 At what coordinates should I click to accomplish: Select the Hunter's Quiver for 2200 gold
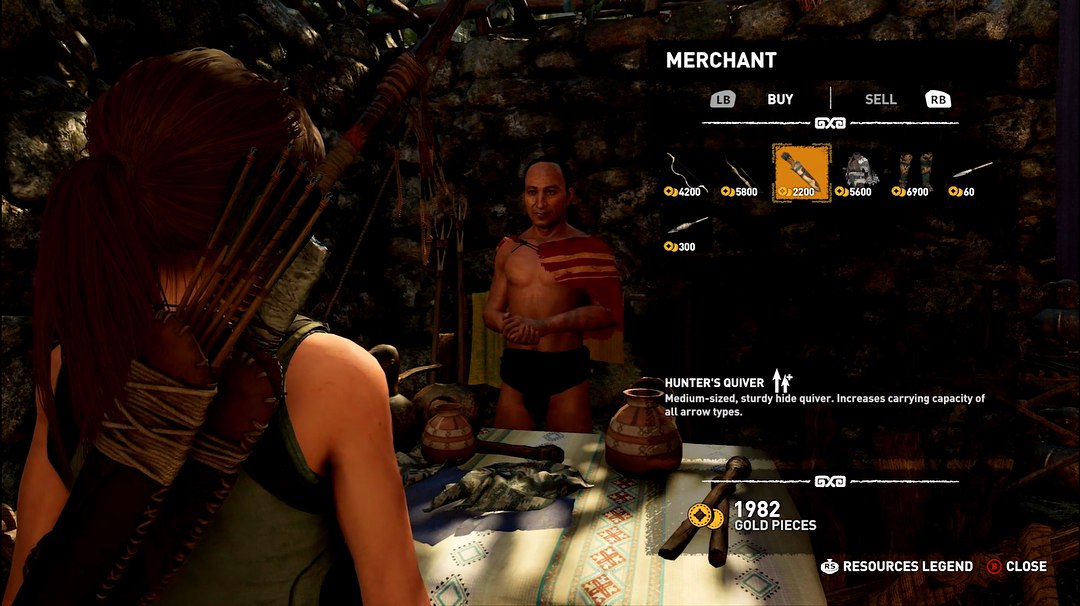pos(801,172)
